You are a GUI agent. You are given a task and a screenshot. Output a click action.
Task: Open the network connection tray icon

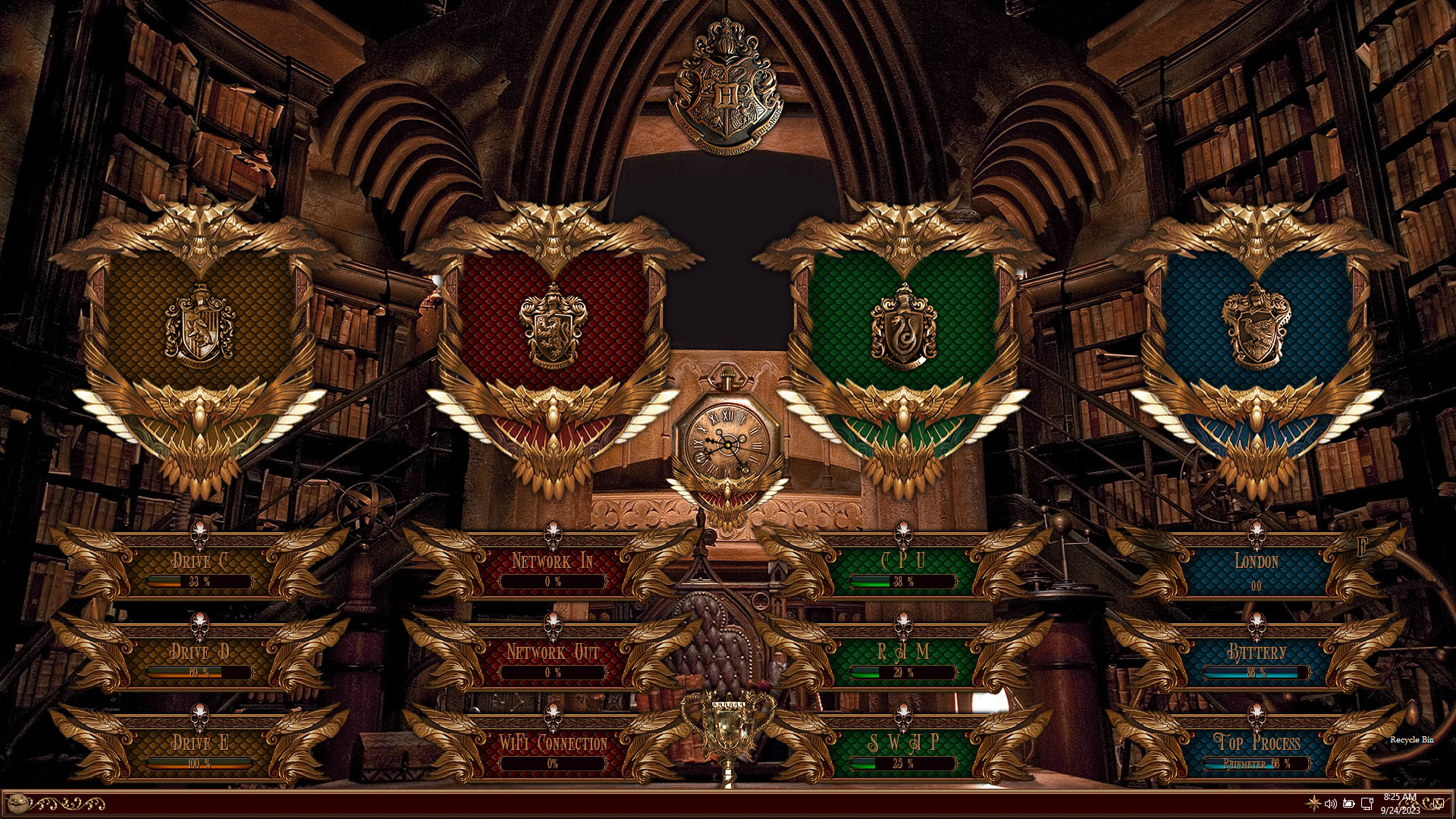1367,803
